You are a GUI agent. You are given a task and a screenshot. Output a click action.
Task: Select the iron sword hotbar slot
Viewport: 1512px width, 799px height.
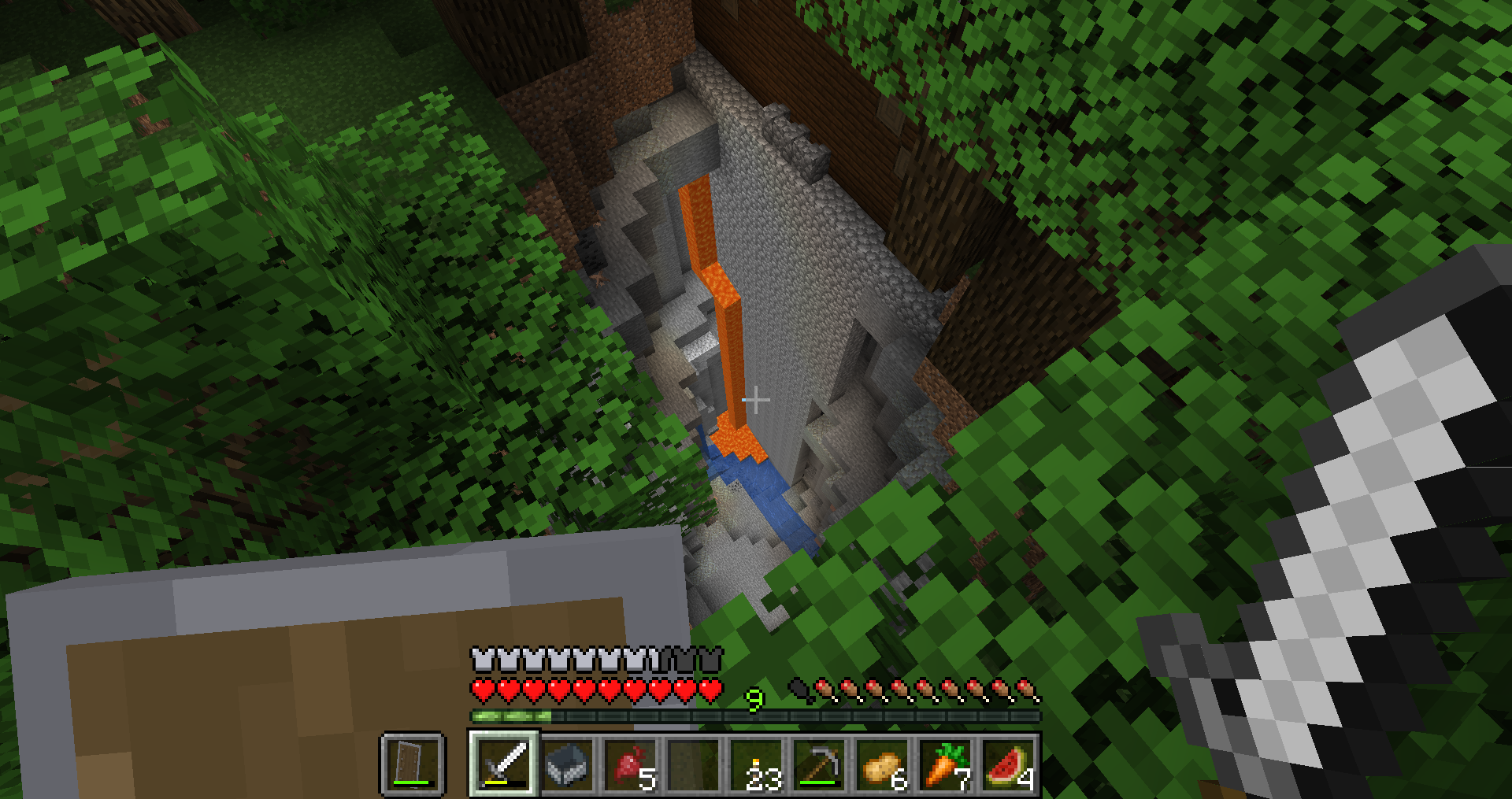pos(504,764)
